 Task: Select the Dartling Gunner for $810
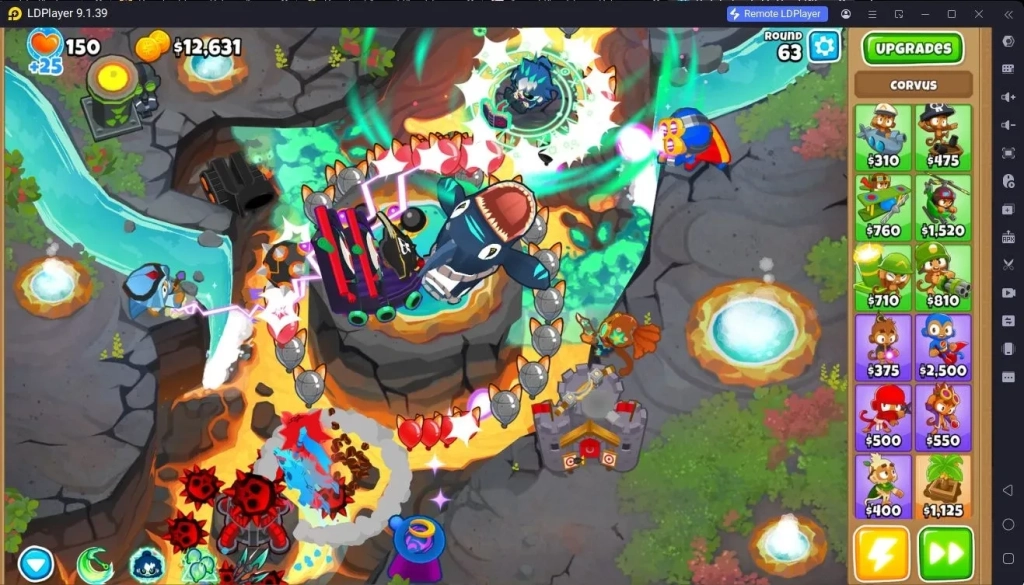pyautogui.click(x=942, y=277)
